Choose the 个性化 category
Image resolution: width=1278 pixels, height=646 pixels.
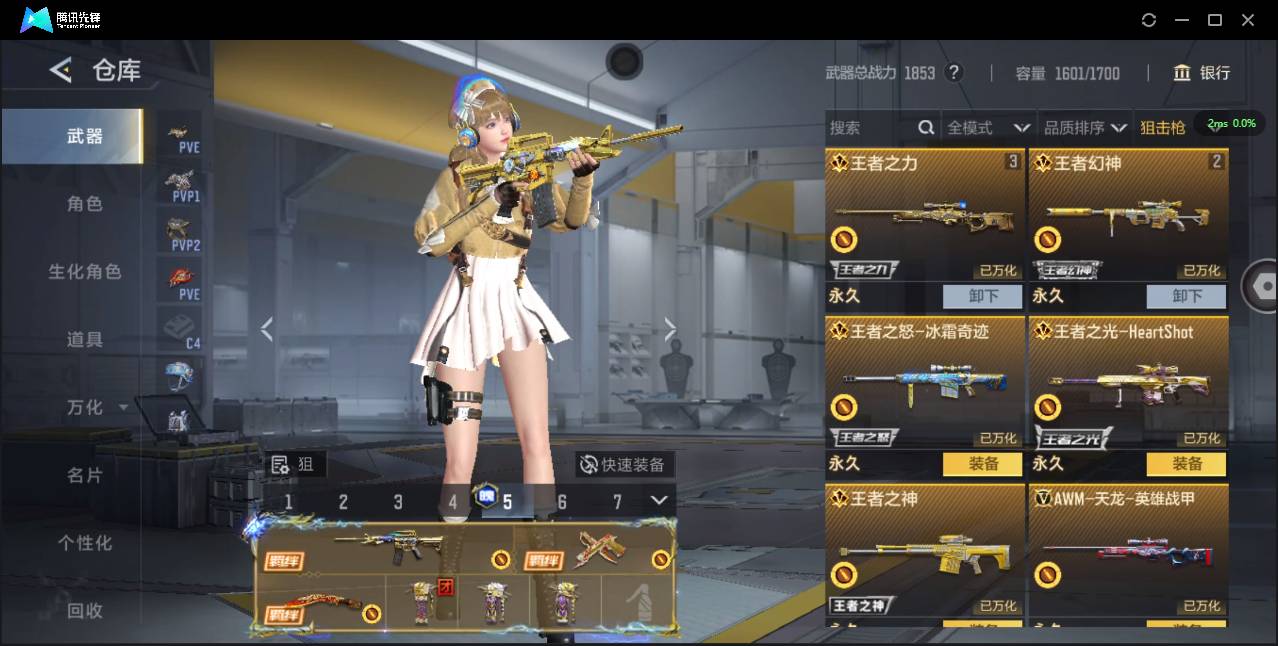point(85,543)
